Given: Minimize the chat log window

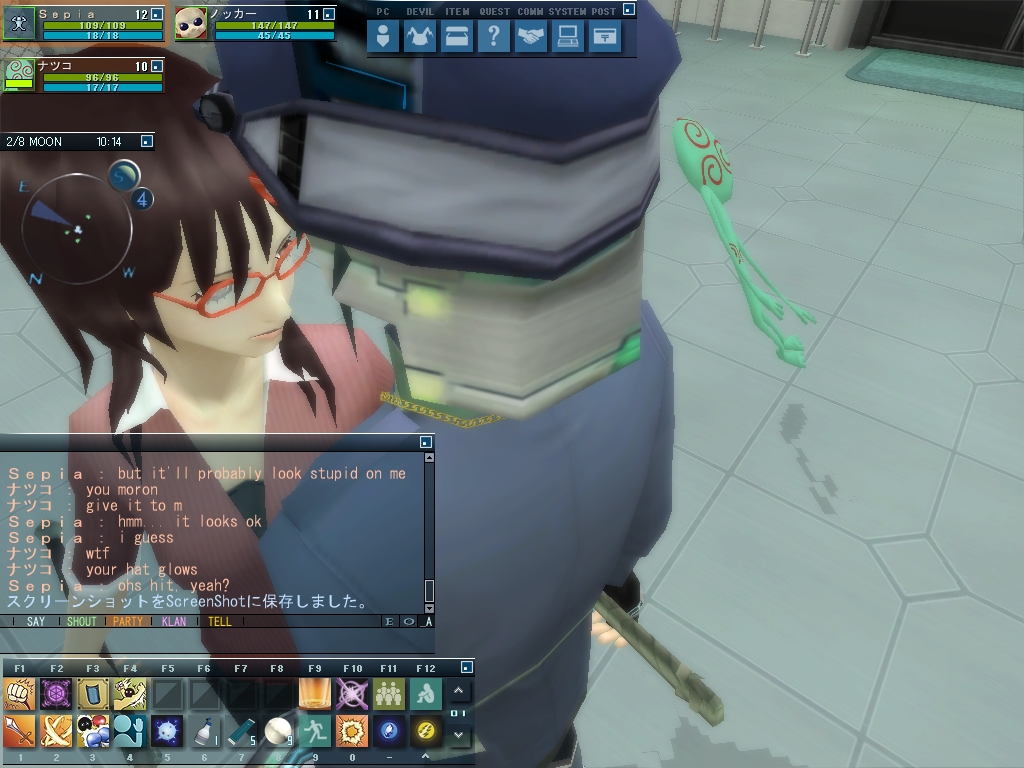Looking at the screenshot, I should click(x=426, y=442).
